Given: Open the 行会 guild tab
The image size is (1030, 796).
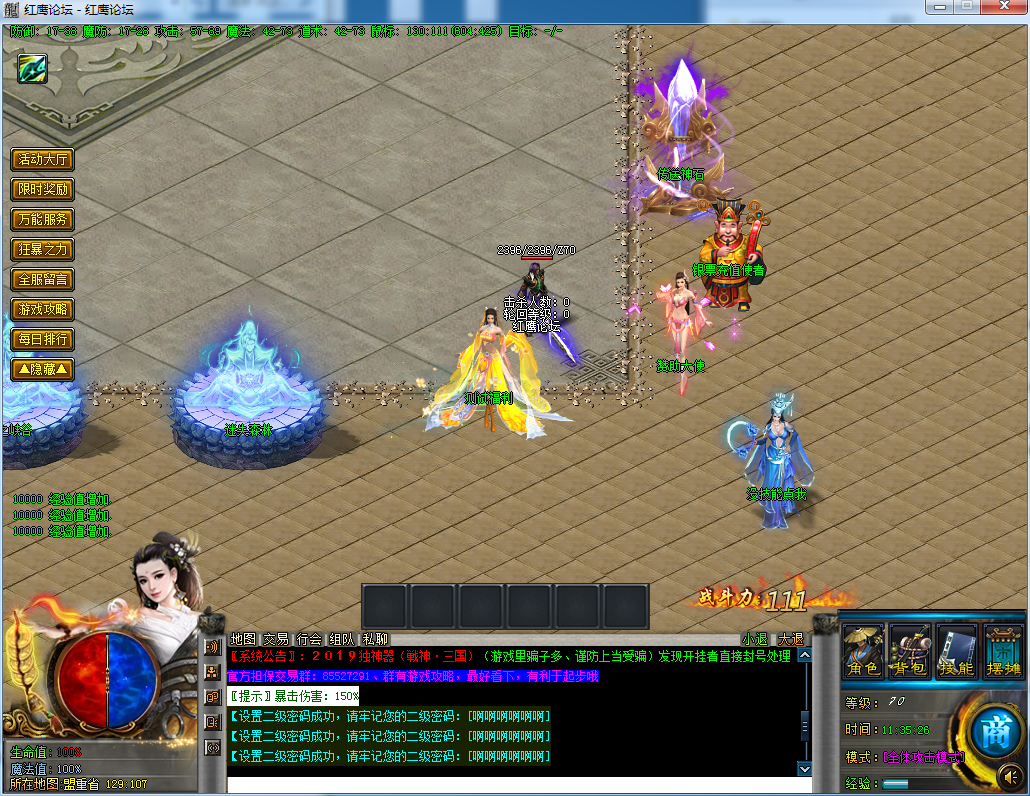Looking at the screenshot, I should (309, 639).
